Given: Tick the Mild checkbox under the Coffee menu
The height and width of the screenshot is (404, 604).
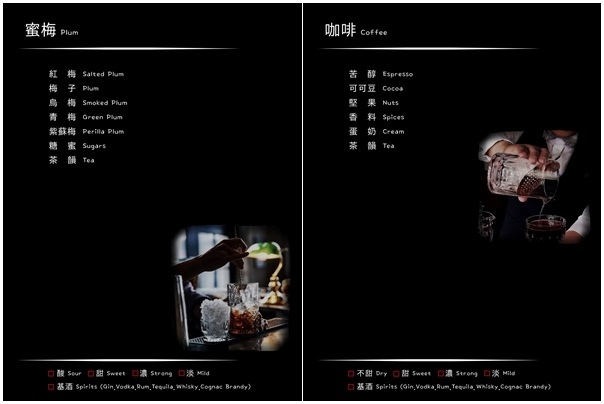Looking at the screenshot, I should [x=487, y=373].
